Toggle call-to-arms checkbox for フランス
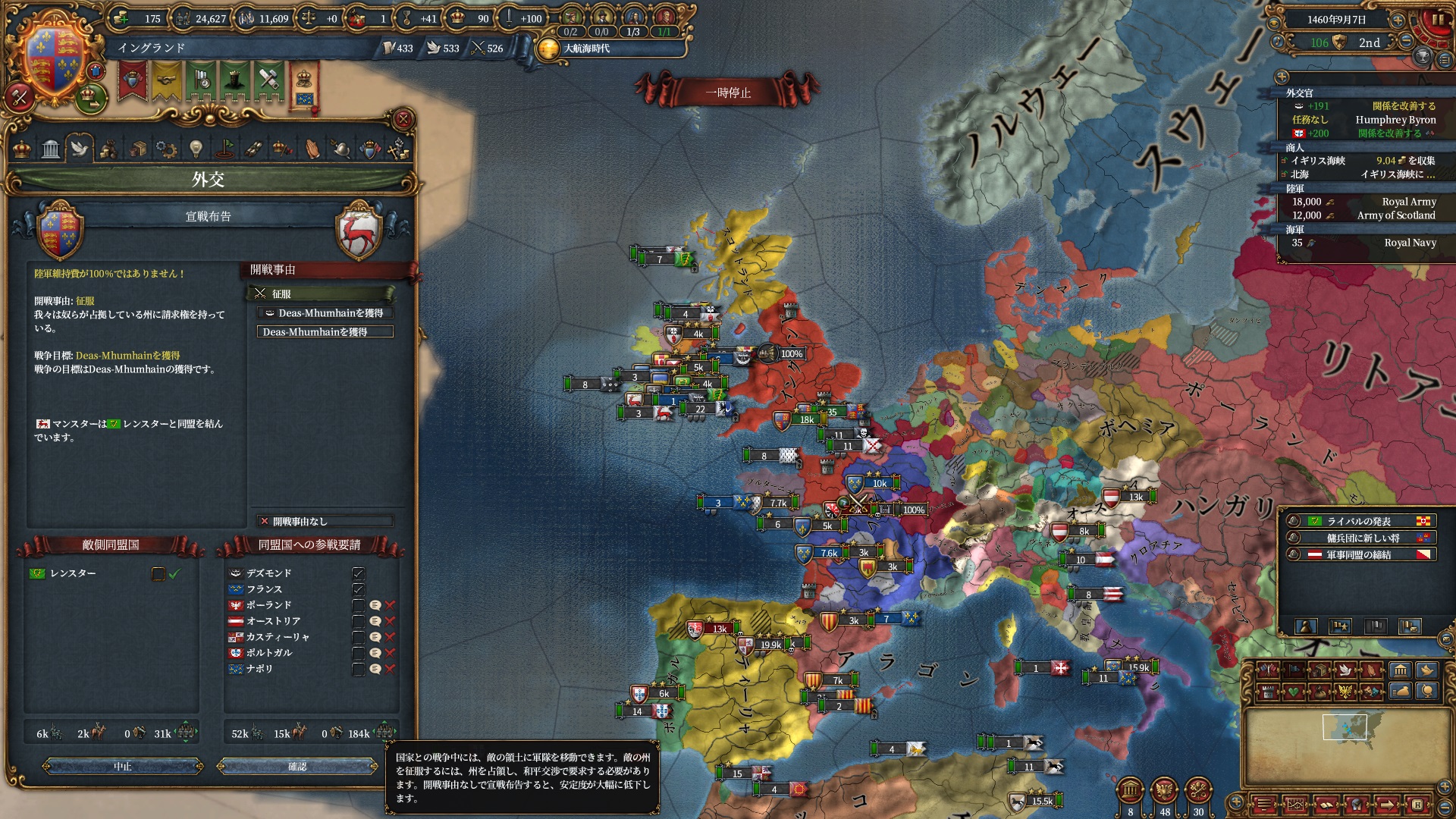 click(359, 589)
